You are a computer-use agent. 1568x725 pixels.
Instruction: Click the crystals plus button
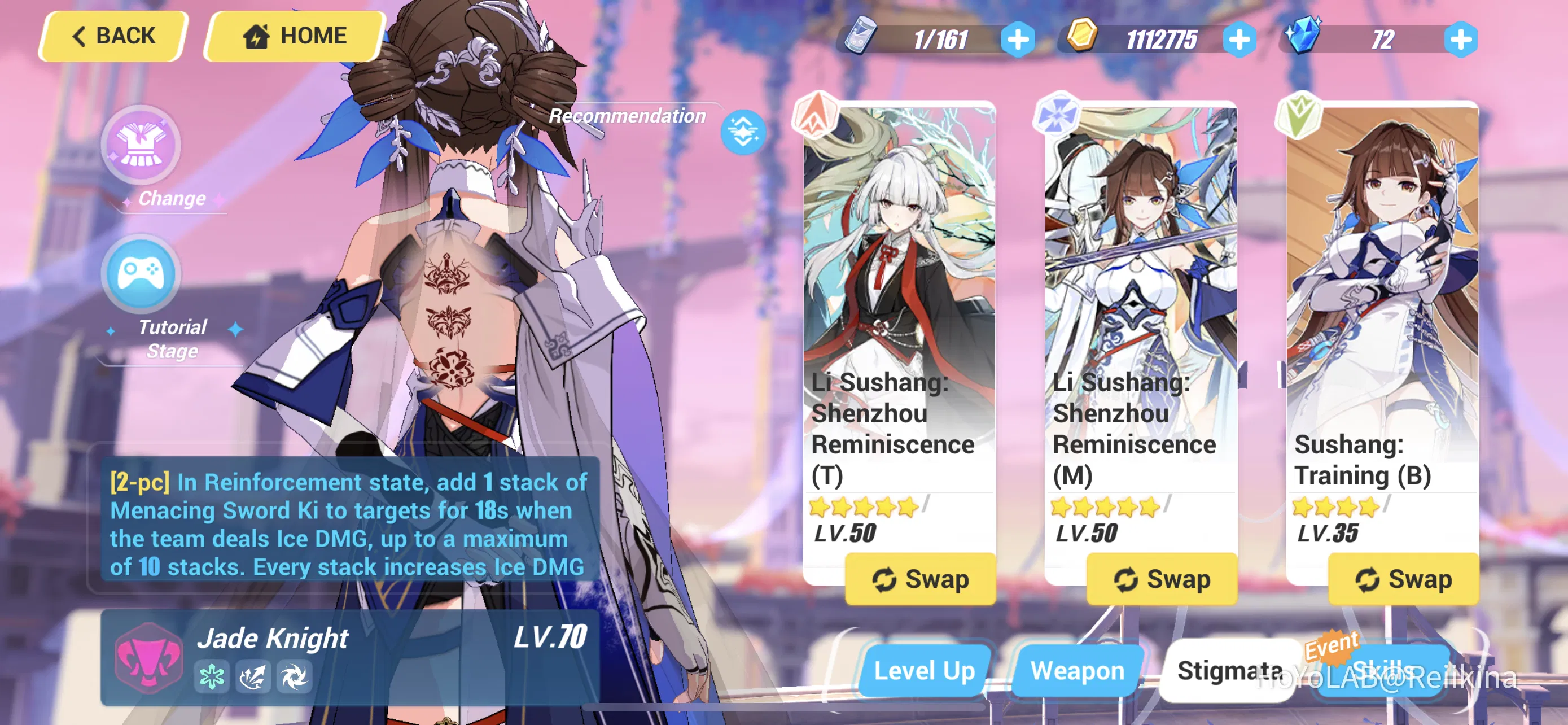point(1459,40)
